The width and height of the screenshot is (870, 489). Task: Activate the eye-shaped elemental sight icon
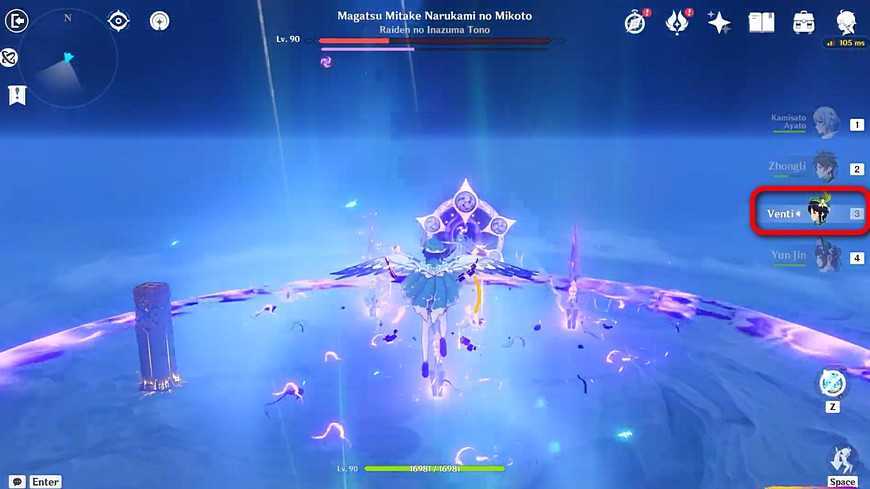coord(119,20)
